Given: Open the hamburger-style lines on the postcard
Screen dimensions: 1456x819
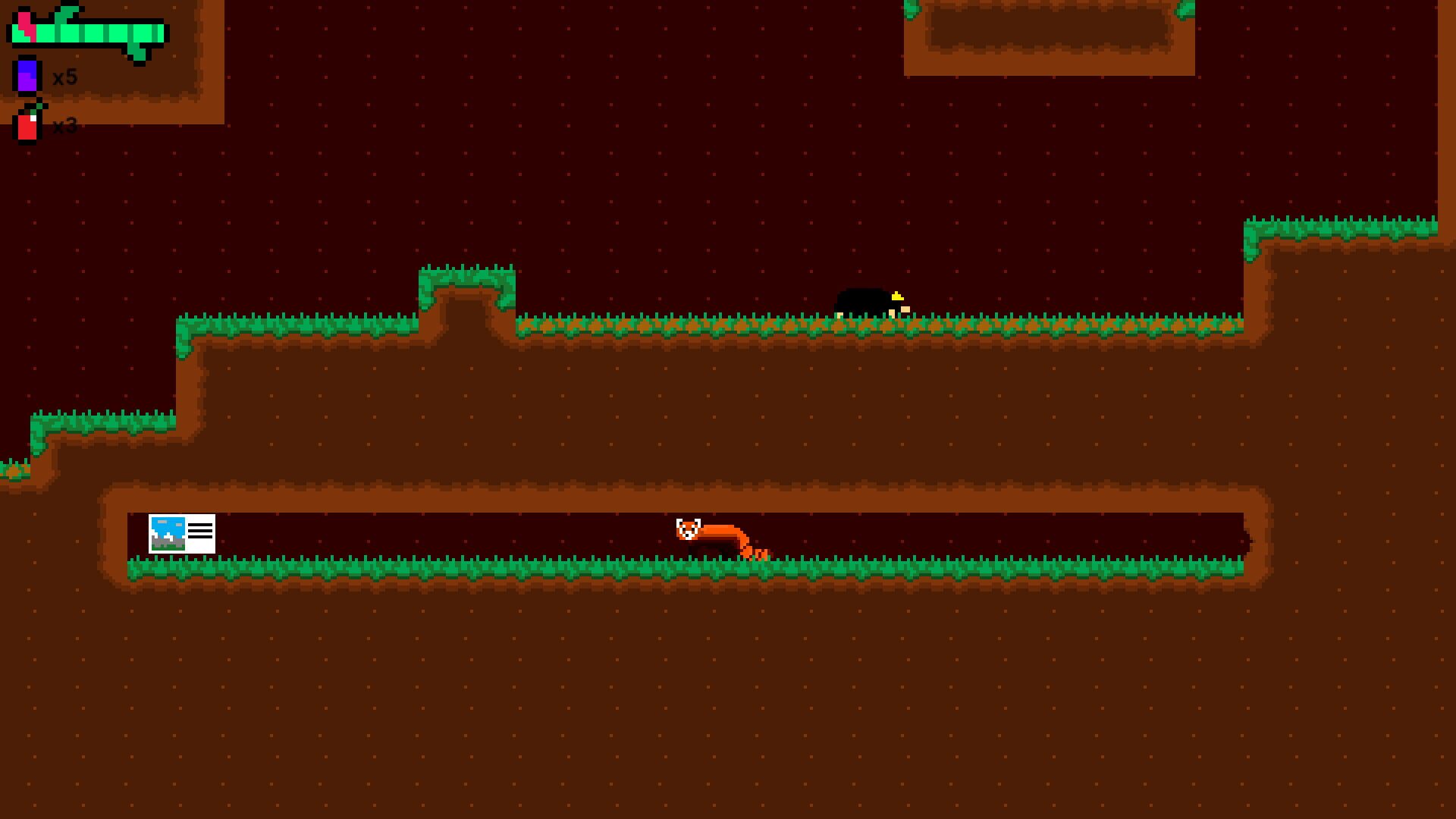Looking at the screenshot, I should pyautogui.click(x=200, y=531).
